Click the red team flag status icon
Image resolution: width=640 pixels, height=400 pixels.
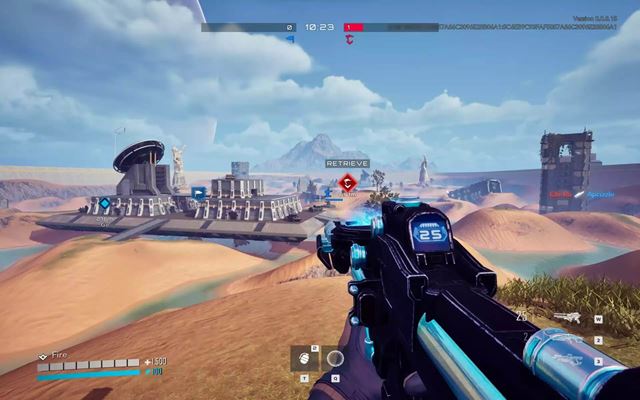[350, 40]
